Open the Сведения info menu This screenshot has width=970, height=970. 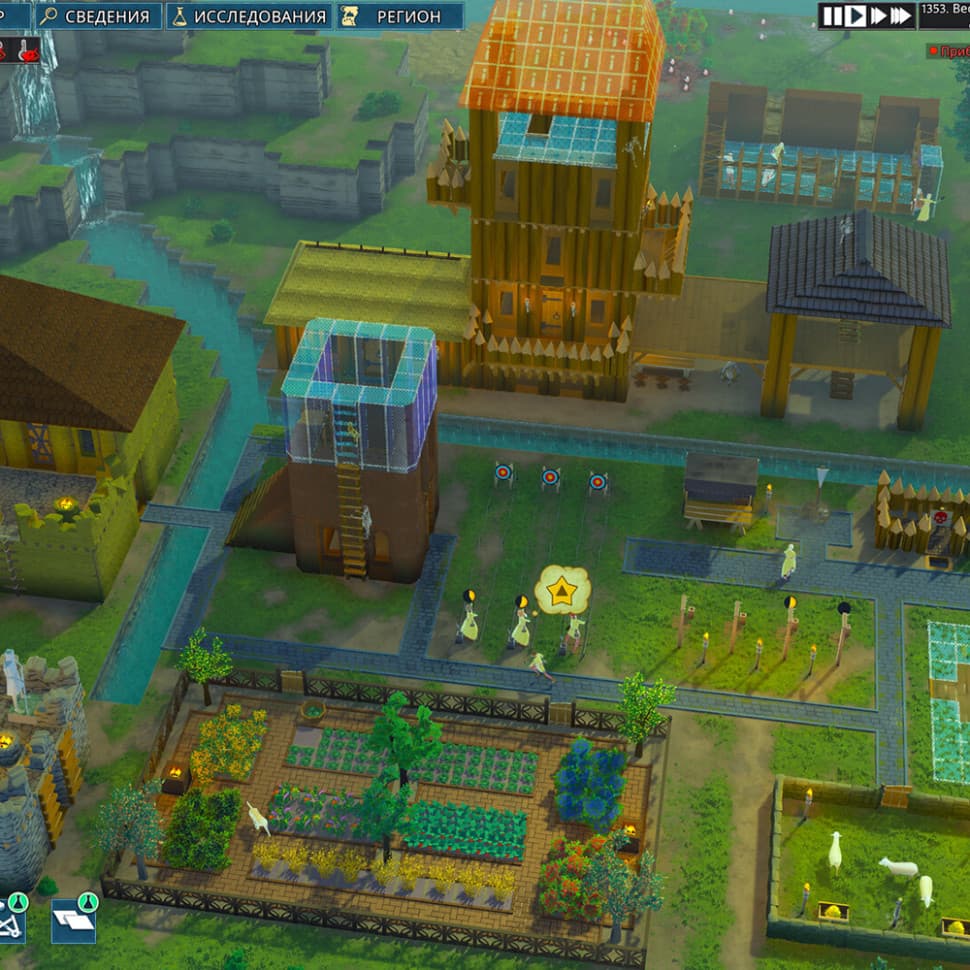(99, 16)
